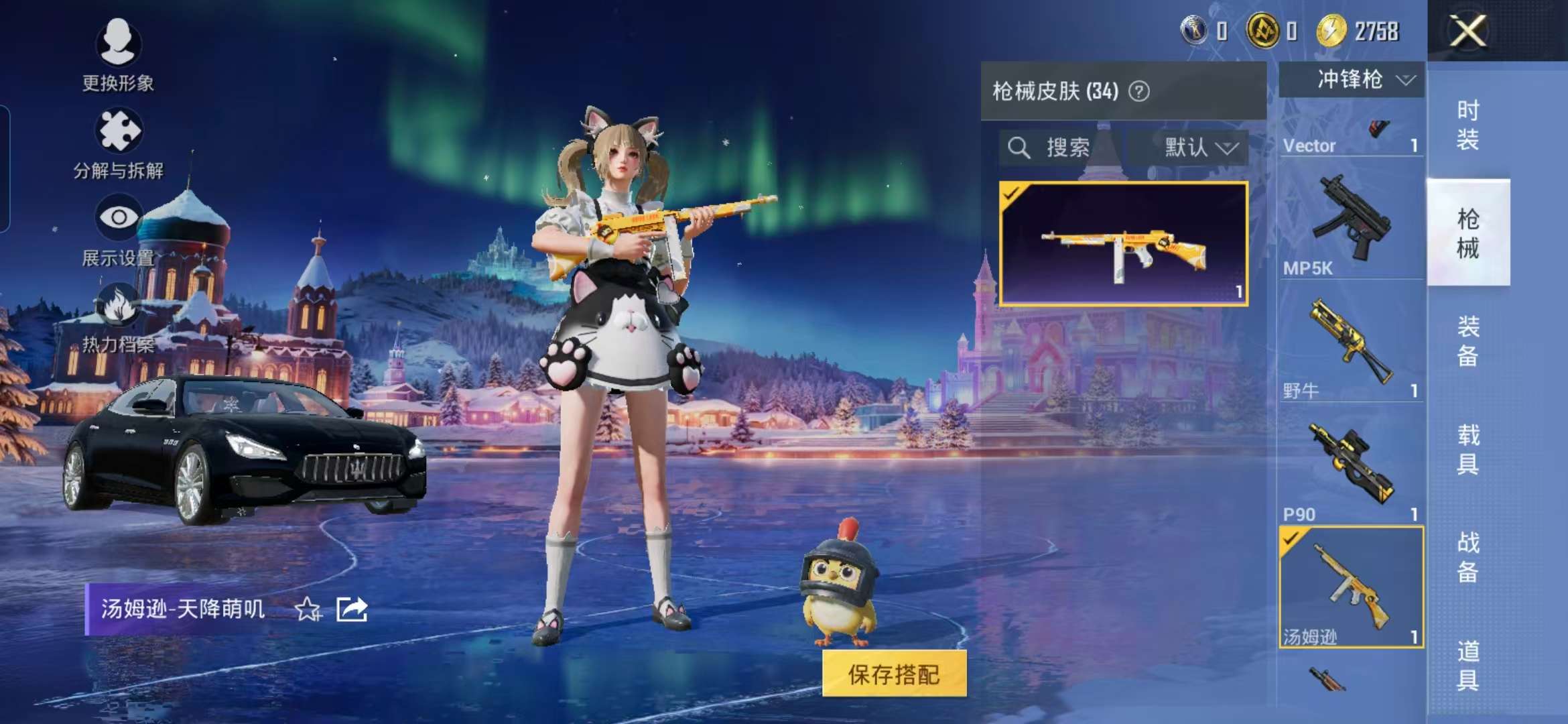The width and height of the screenshot is (1568, 724).
Task: Switch to the 时装 tab
Action: (1467, 125)
